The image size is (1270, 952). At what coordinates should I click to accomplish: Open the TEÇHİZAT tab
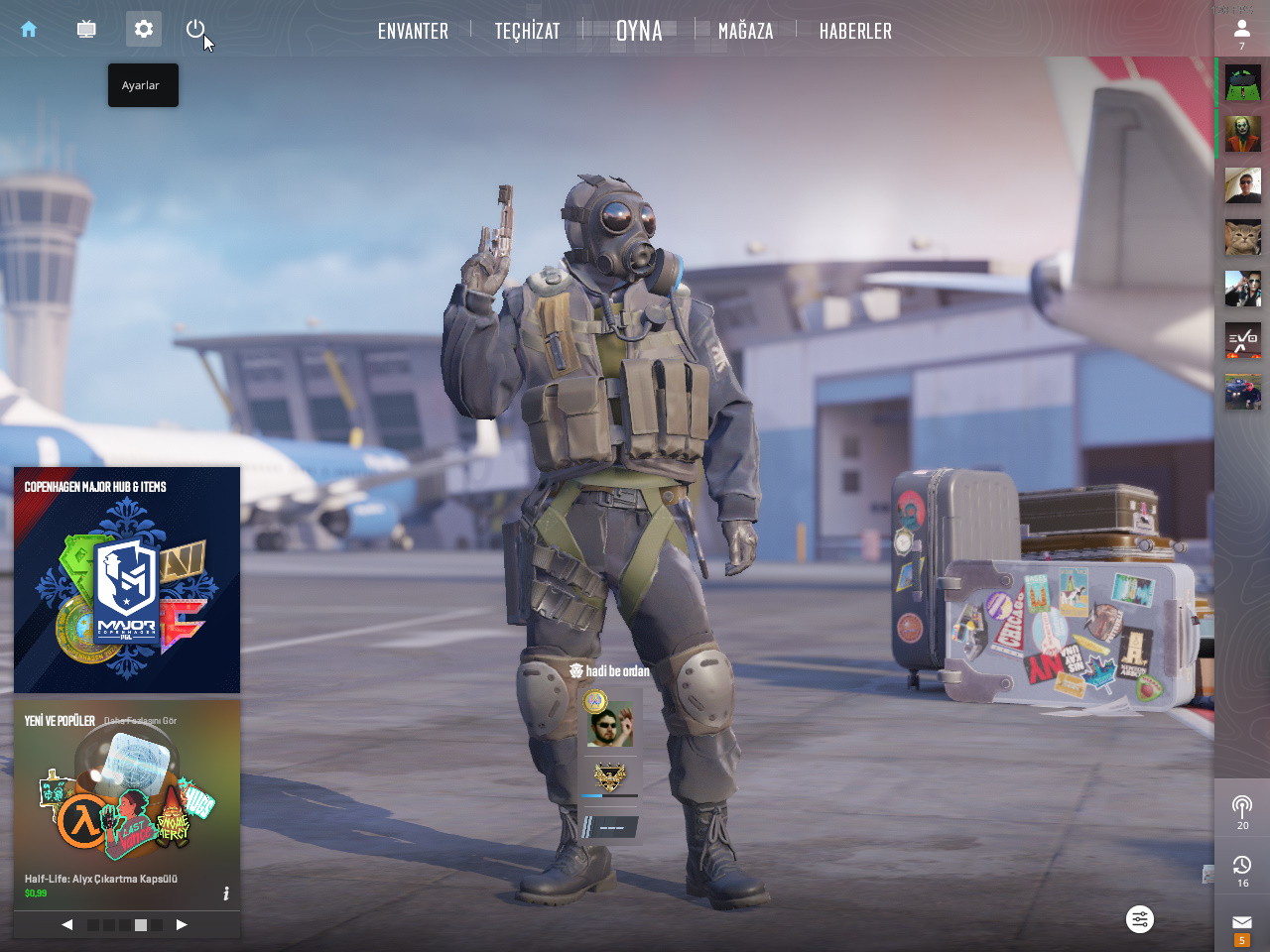[527, 32]
